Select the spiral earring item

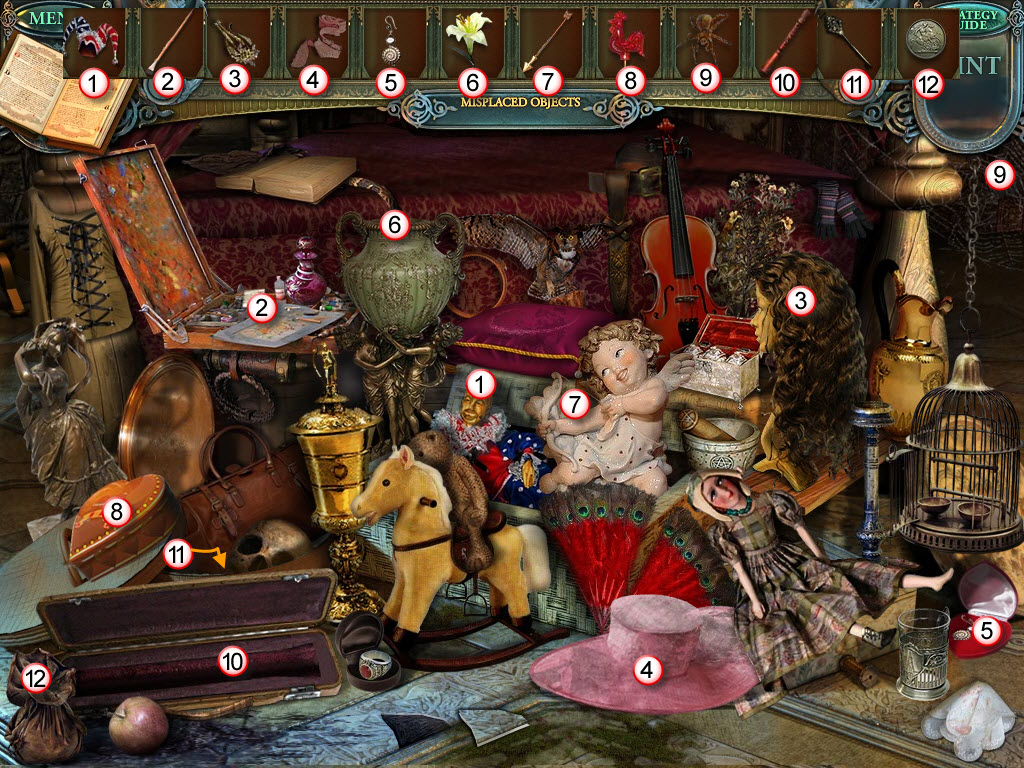[391, 44]
